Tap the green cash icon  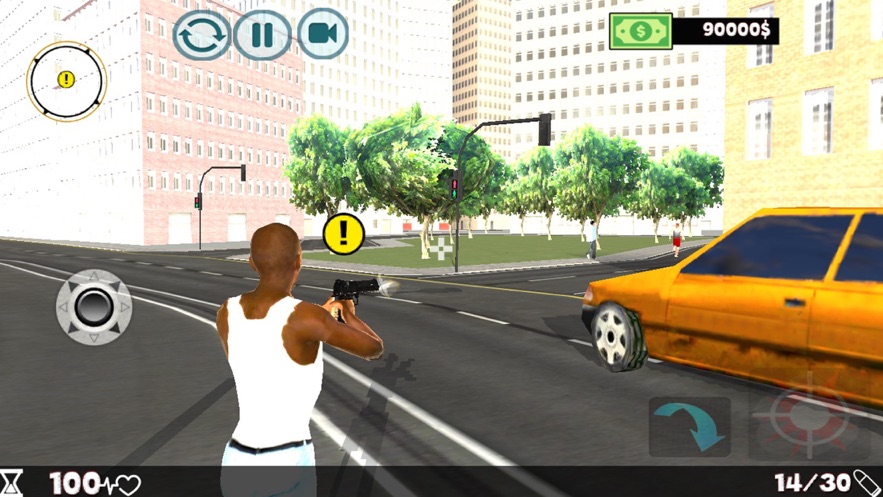[x=640, y=30]
